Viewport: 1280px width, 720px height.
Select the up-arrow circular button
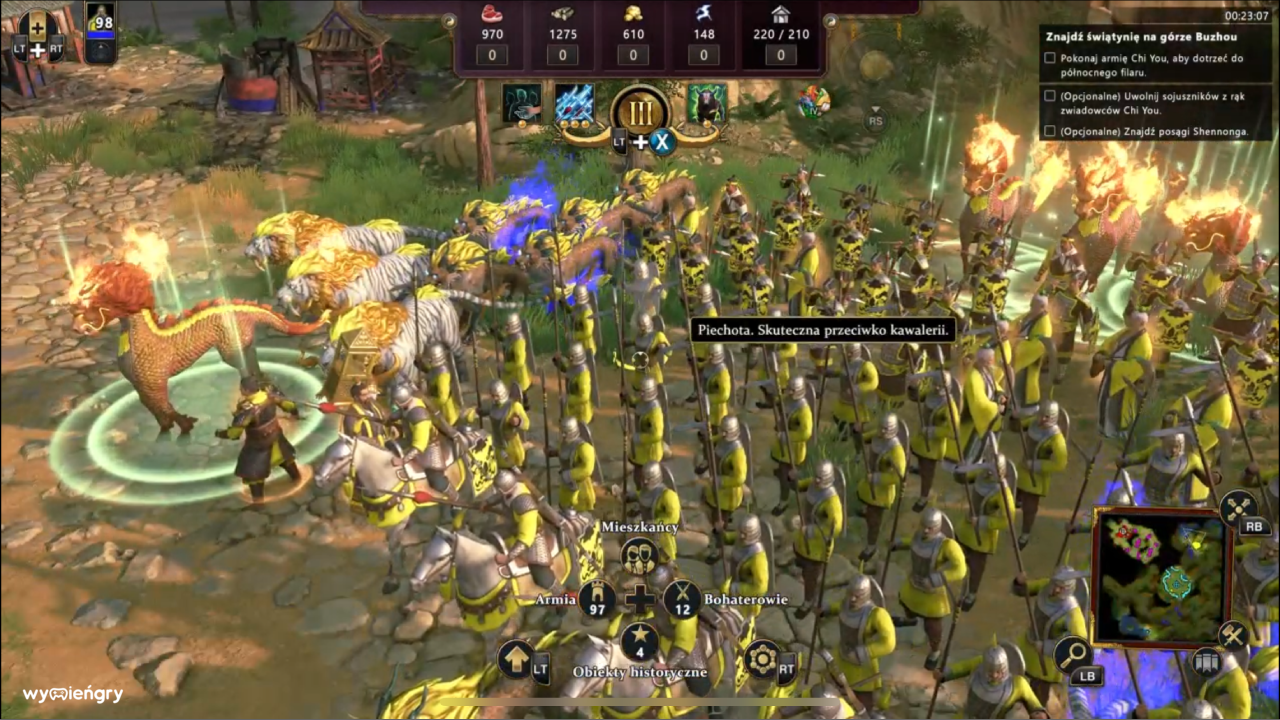pyautogui.click(x=516, y=660)
